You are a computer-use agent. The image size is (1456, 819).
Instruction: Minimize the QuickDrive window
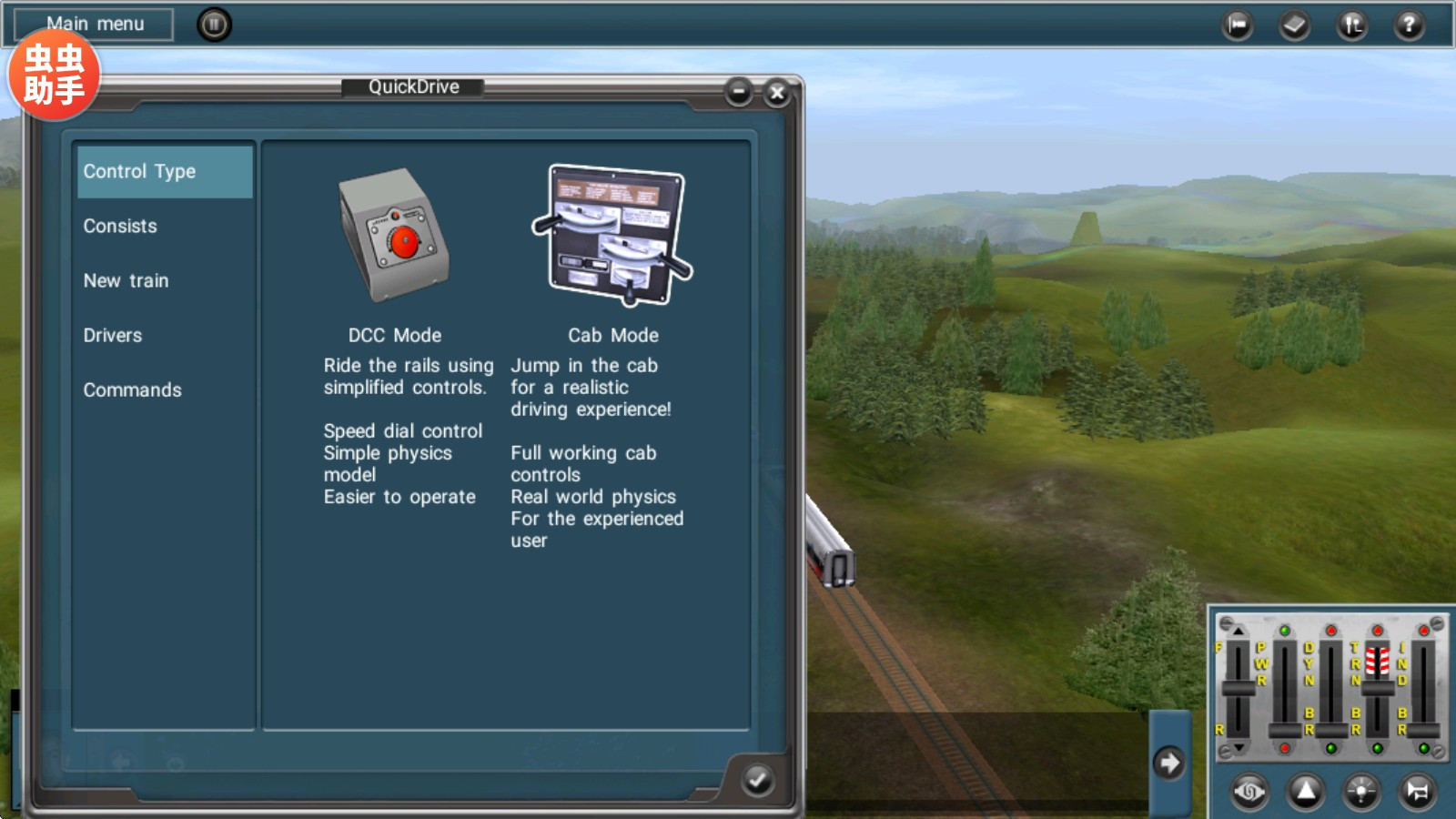pyautogui.click(x=739, y=92)
